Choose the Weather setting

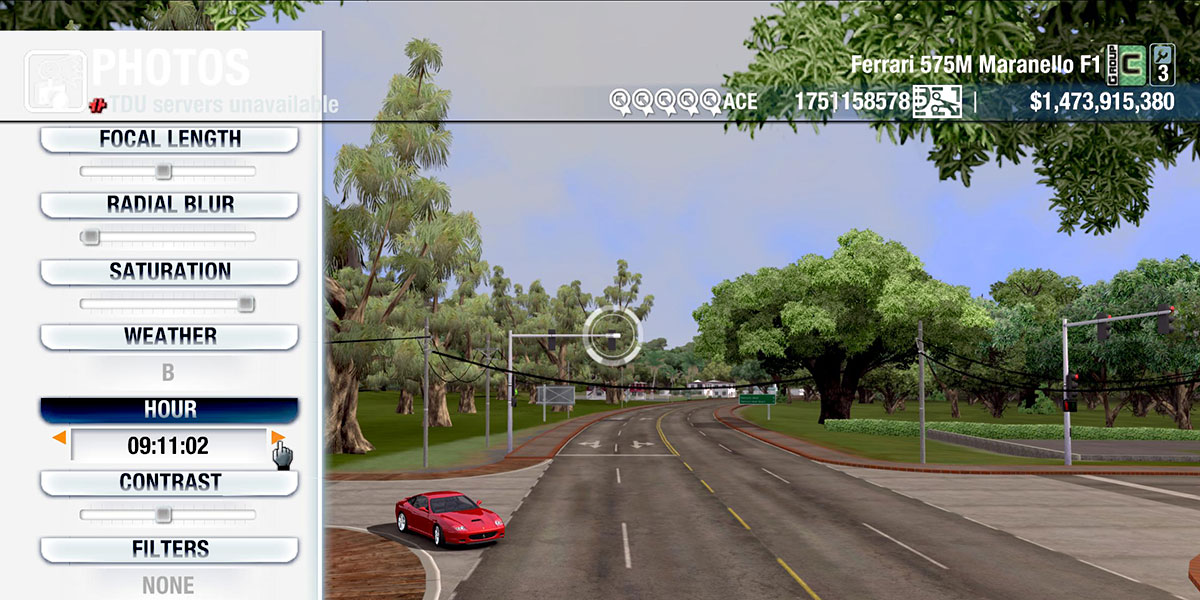click(x=169, y=336)
